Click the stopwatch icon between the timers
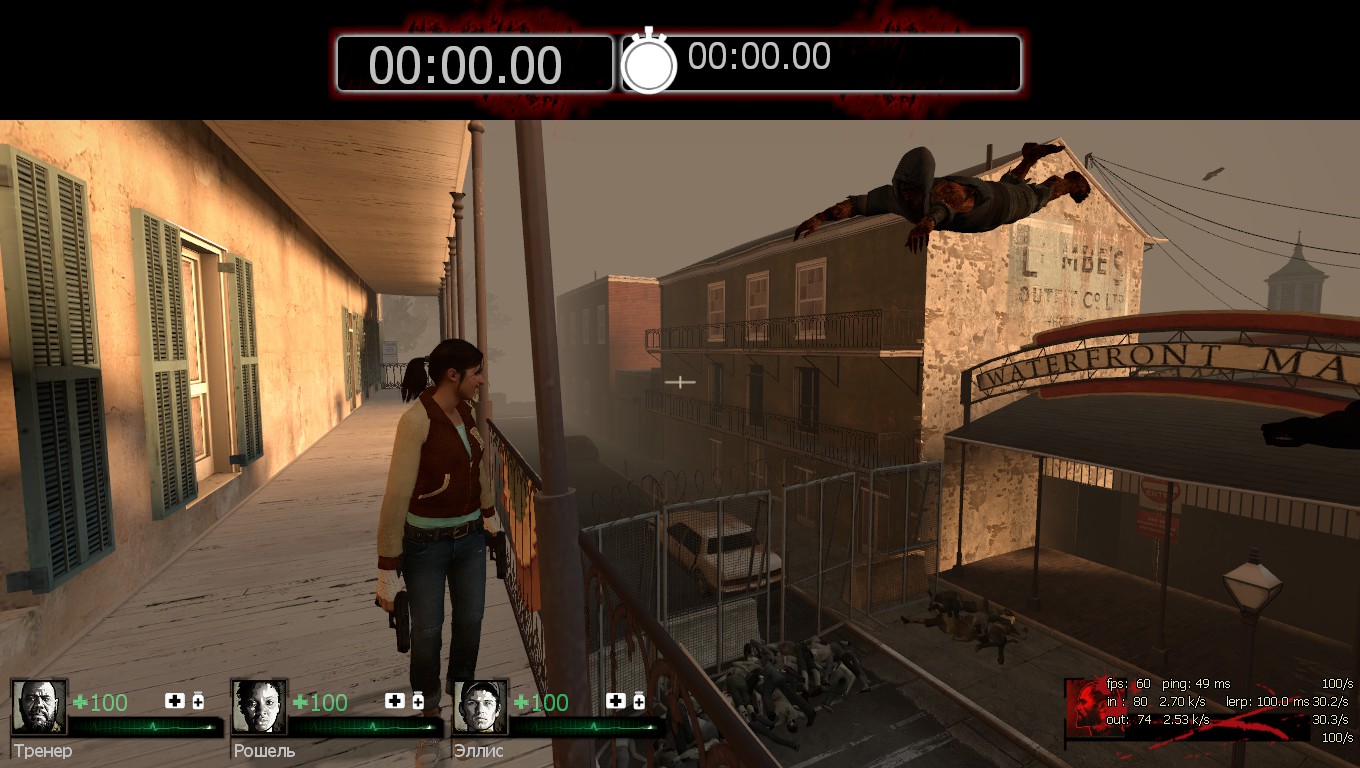The image size is (1360, 768). [x=649, y=62]
